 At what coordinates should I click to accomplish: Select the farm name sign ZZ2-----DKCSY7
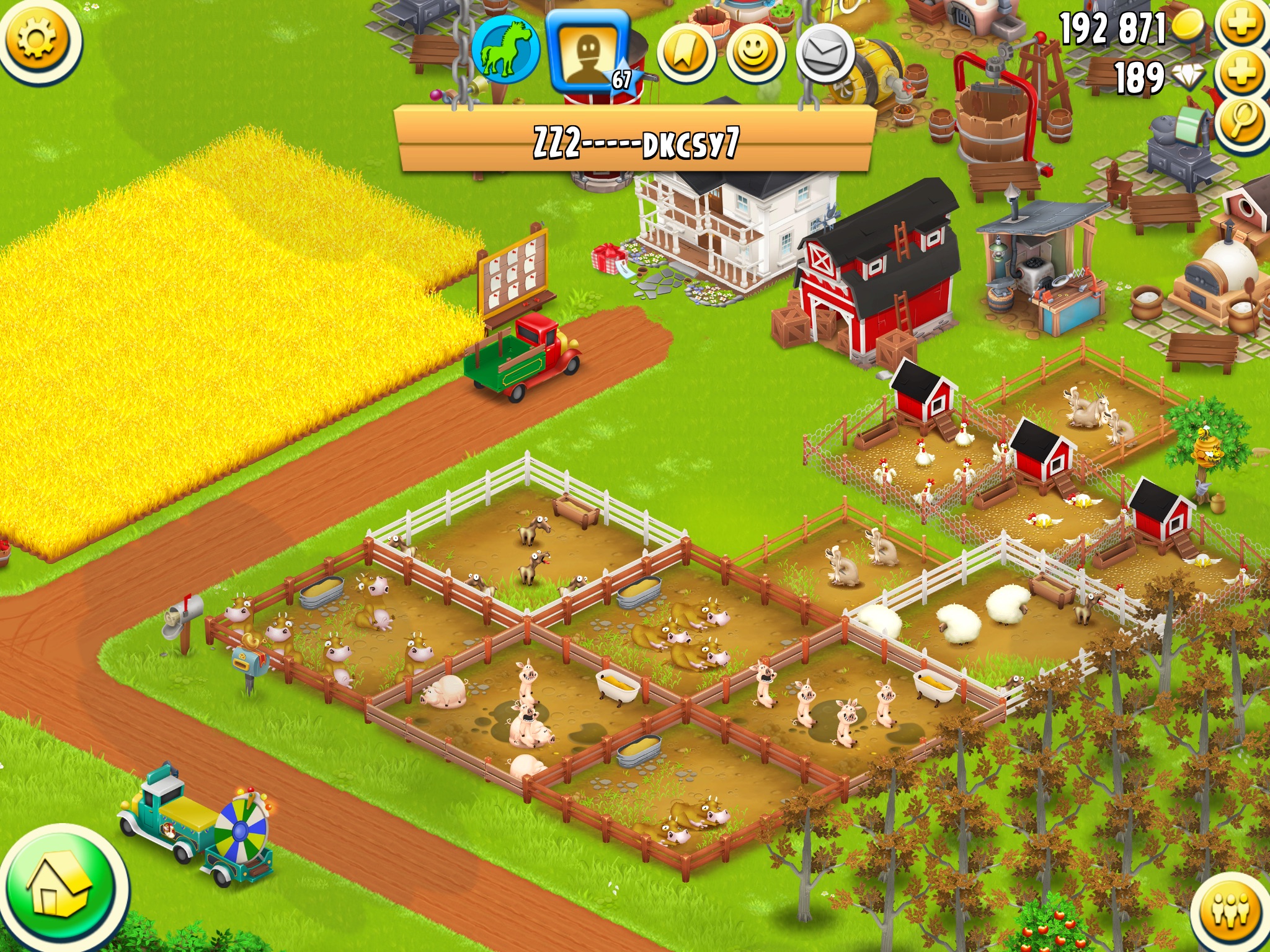tap(636, 143)
